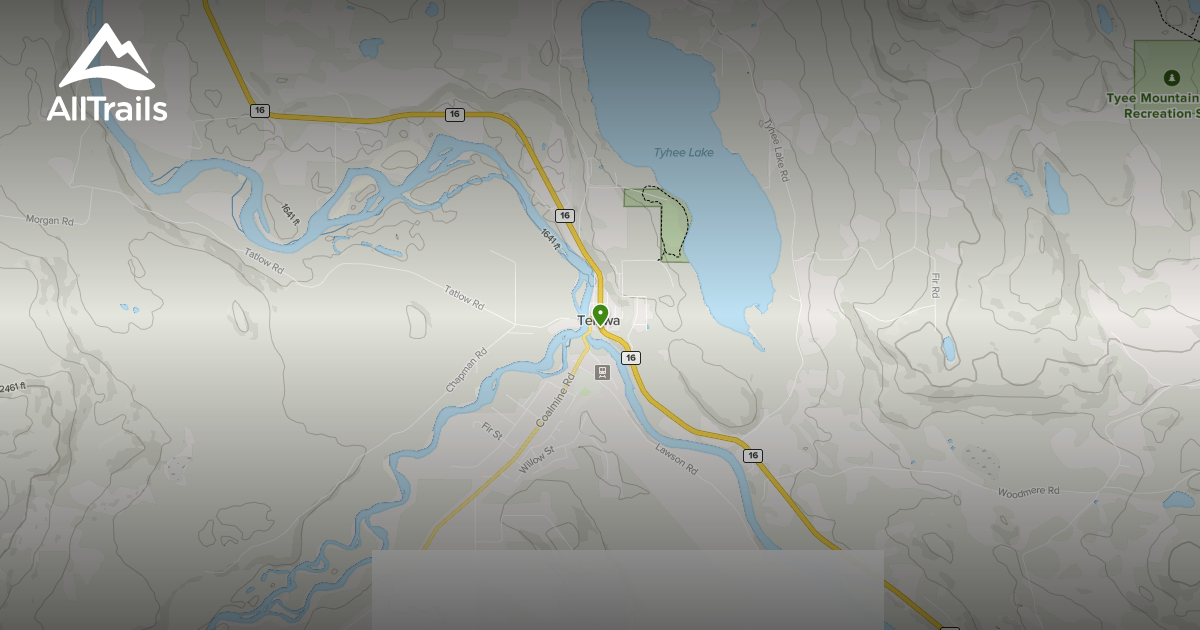The width and height of the screenshot is (1200, 630).
Task: Click the AllTrails logo
Action: pos(107,74)
